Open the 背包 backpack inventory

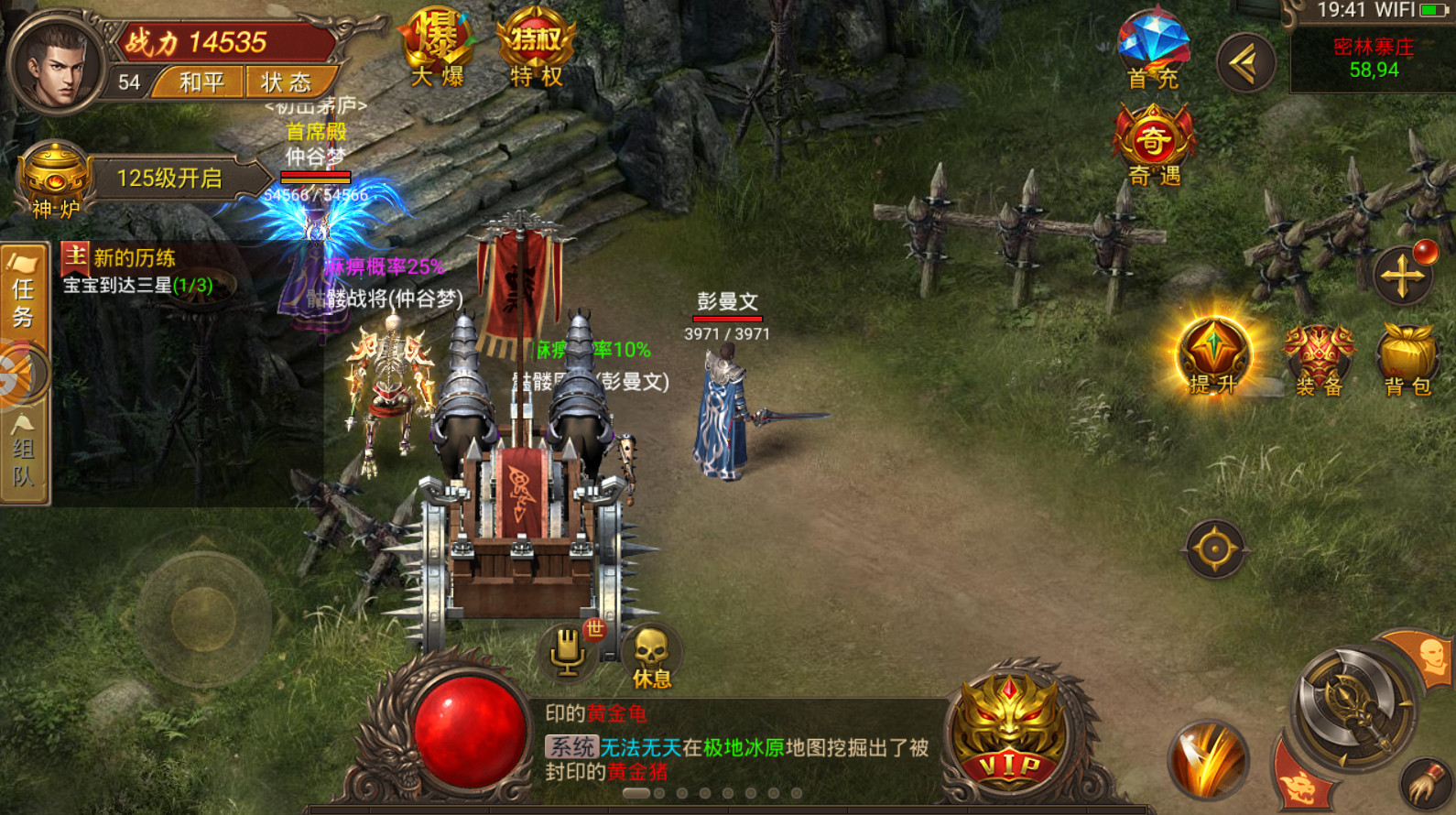point(1407,359)
